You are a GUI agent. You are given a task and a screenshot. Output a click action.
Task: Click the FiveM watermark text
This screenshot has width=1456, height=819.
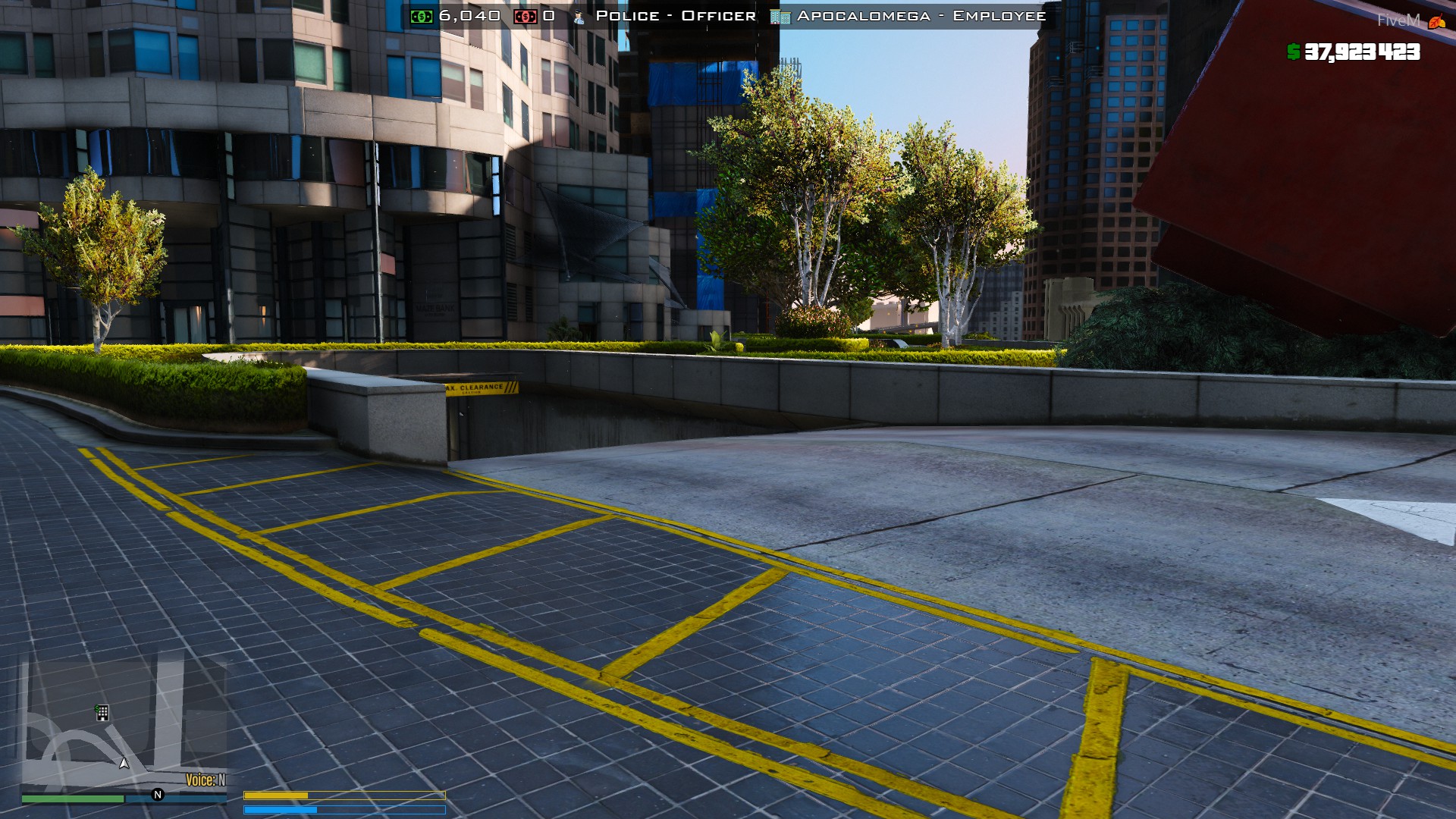1397,19
